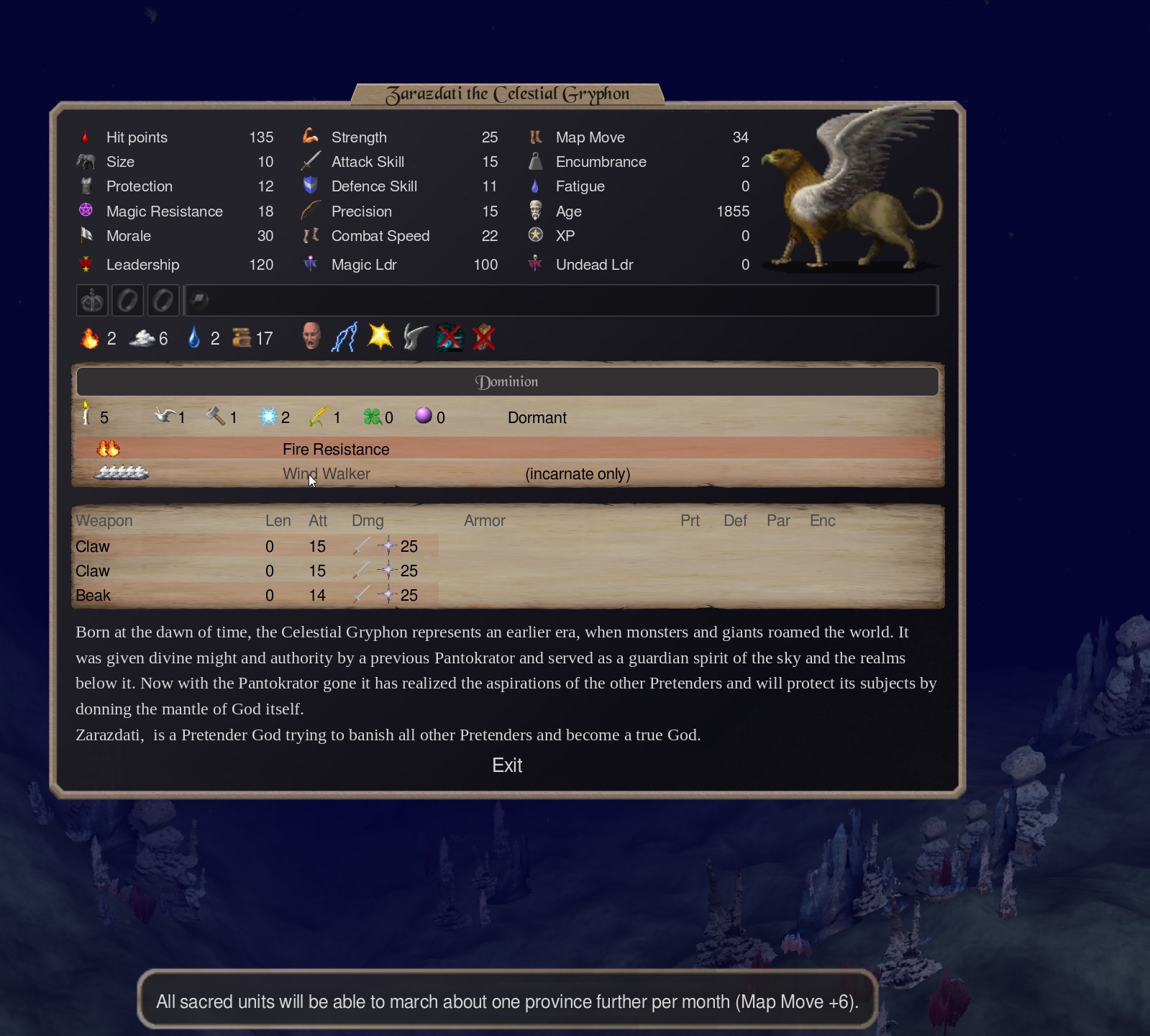Select the Beak weapon row
This screenshot has height=1036, width=1150.
pyautogui.click(x=93, y=596)
